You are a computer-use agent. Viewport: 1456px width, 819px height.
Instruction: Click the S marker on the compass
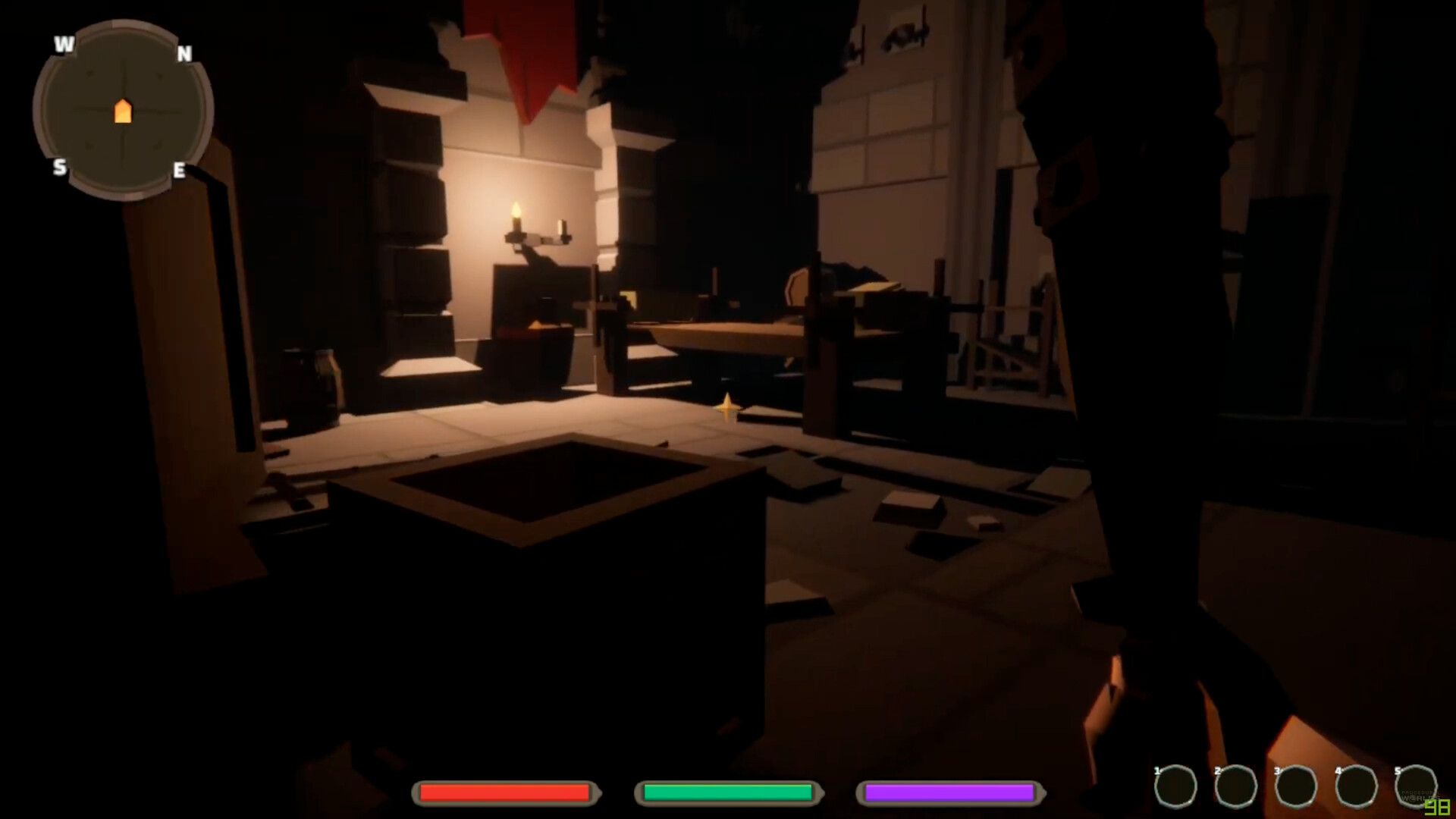click(61, 168)
